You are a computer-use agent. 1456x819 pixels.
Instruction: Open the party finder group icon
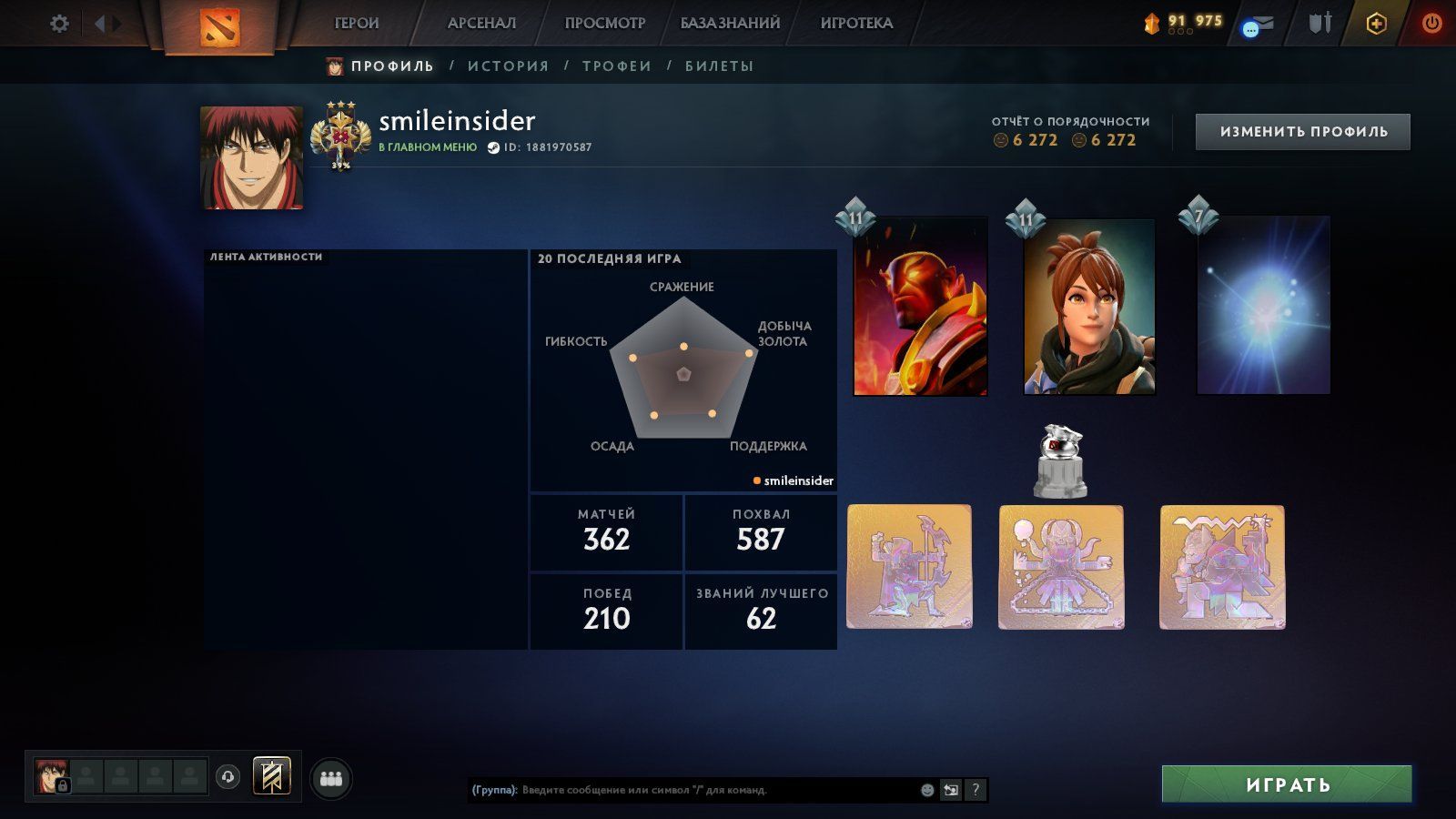coord(331,779)
